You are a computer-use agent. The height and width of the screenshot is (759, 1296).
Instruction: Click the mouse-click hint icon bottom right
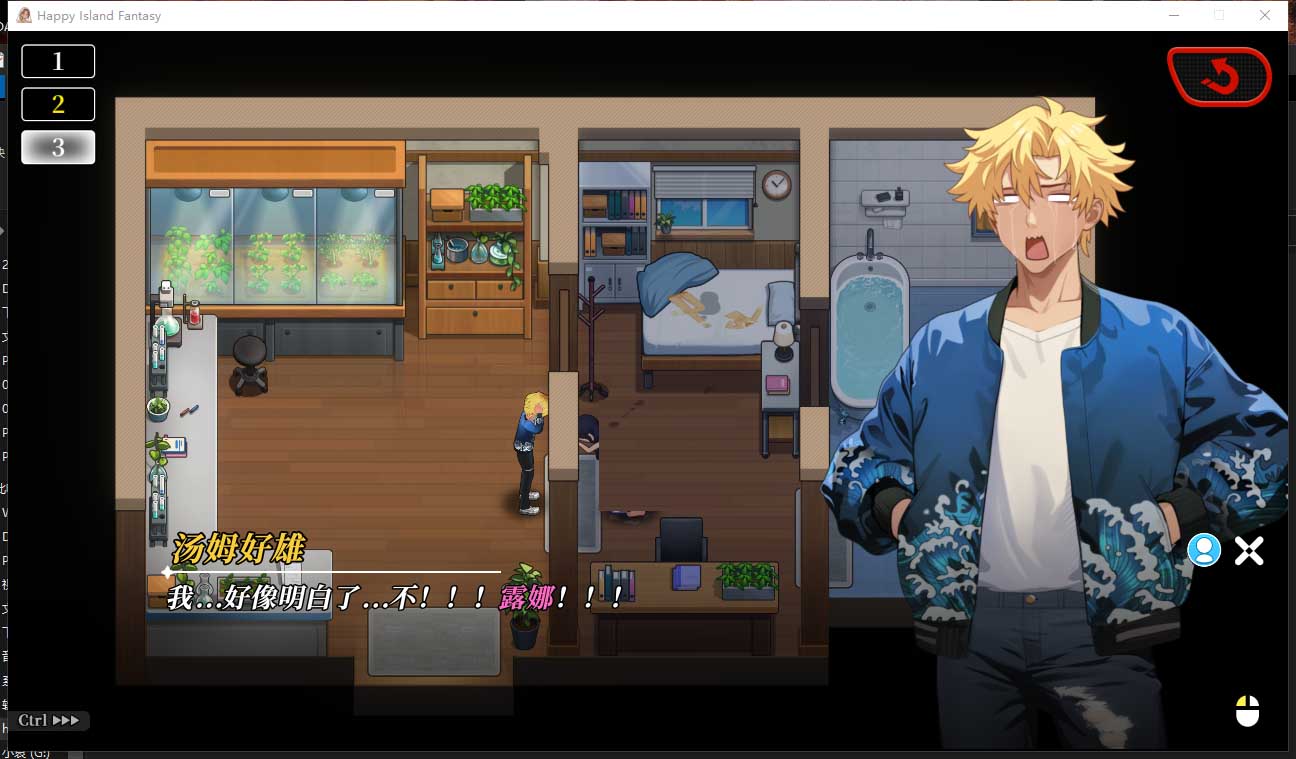[x=1247, y=712]
